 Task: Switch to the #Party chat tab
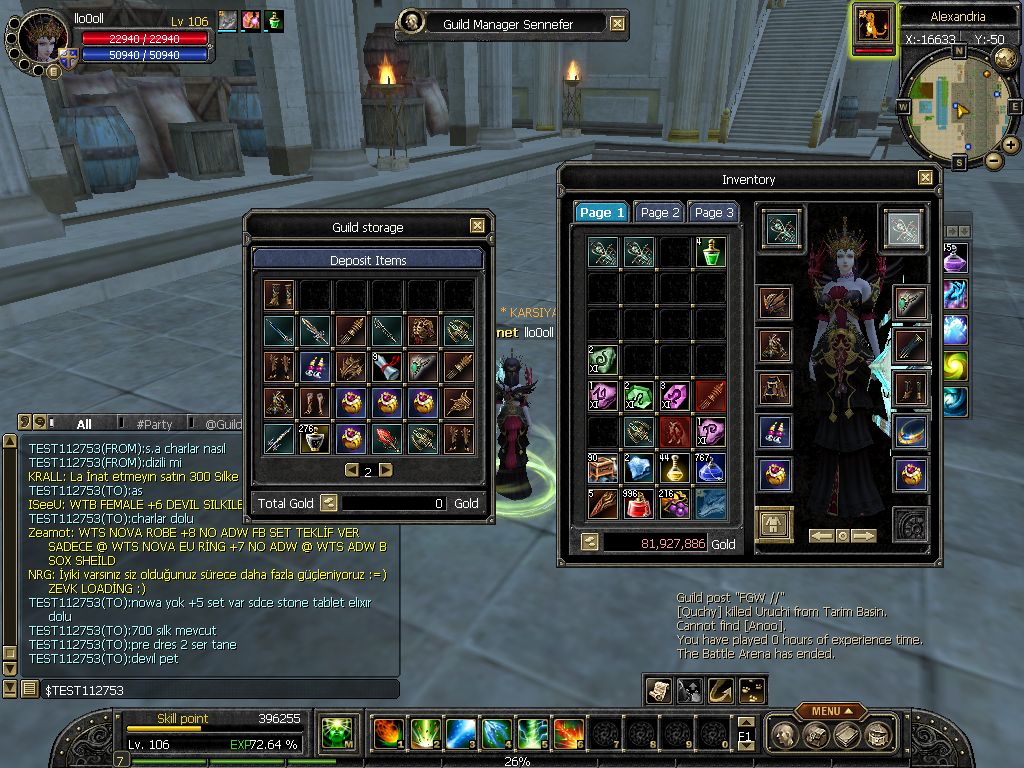155,424
